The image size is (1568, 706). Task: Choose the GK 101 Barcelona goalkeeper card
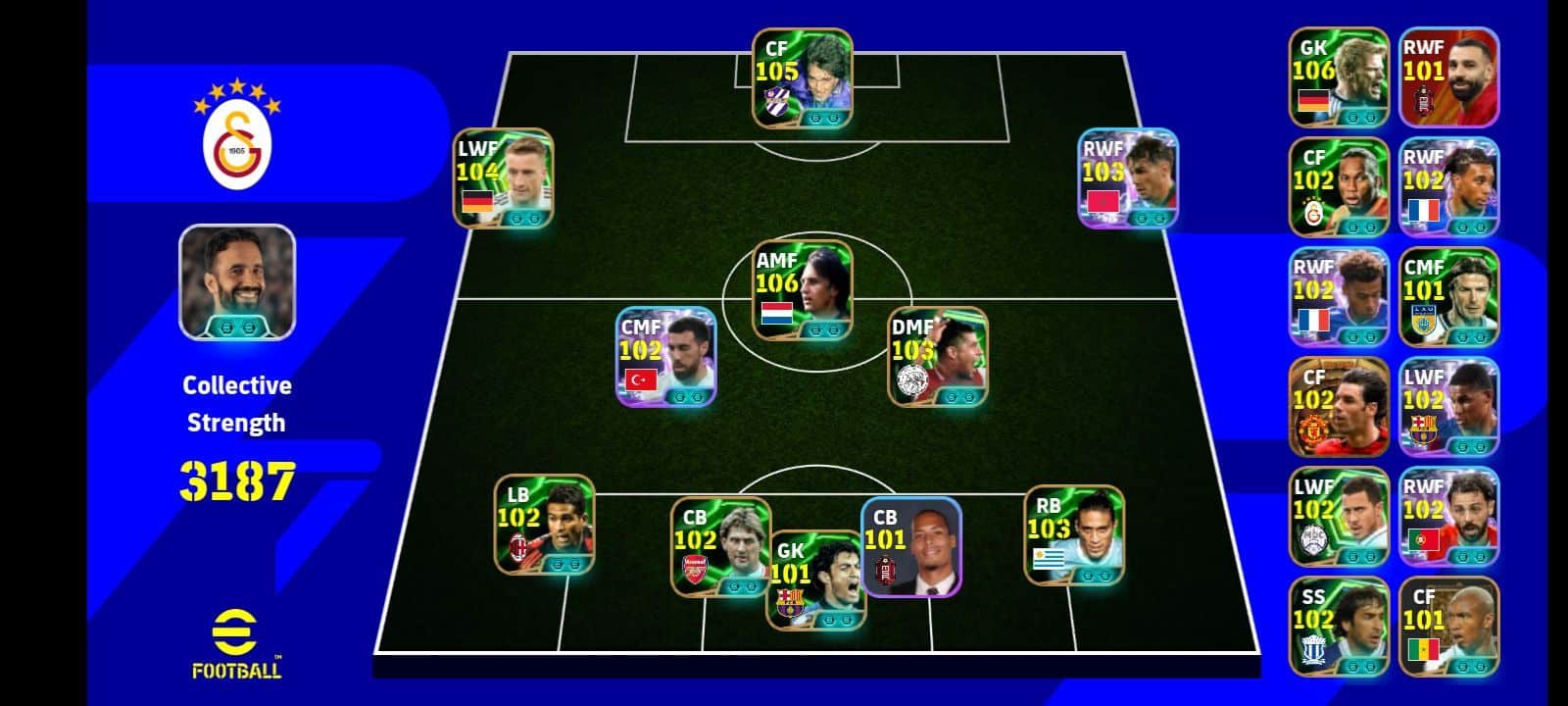coord(815,580)
